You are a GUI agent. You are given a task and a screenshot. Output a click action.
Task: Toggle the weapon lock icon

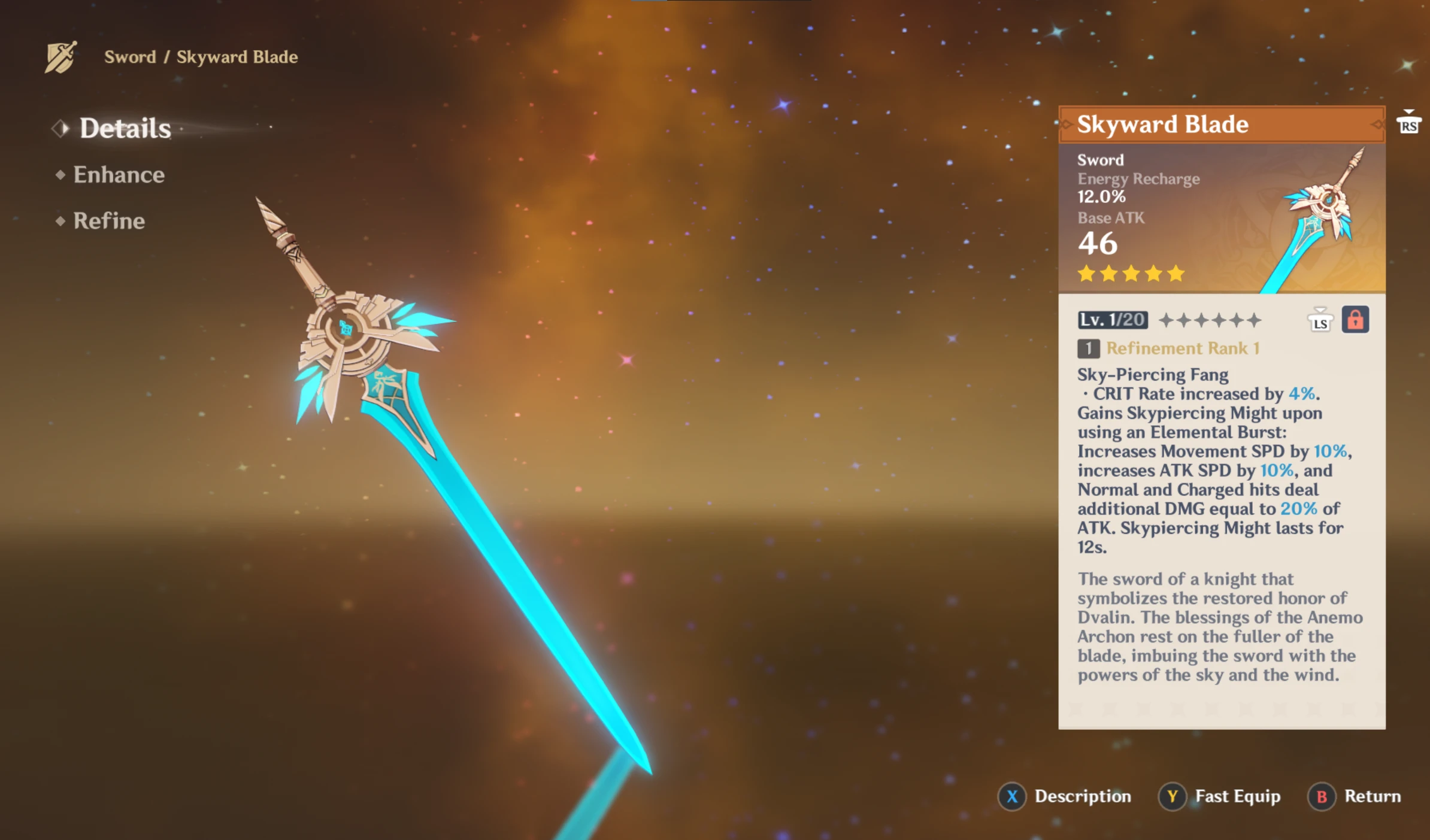(1355, 320)
